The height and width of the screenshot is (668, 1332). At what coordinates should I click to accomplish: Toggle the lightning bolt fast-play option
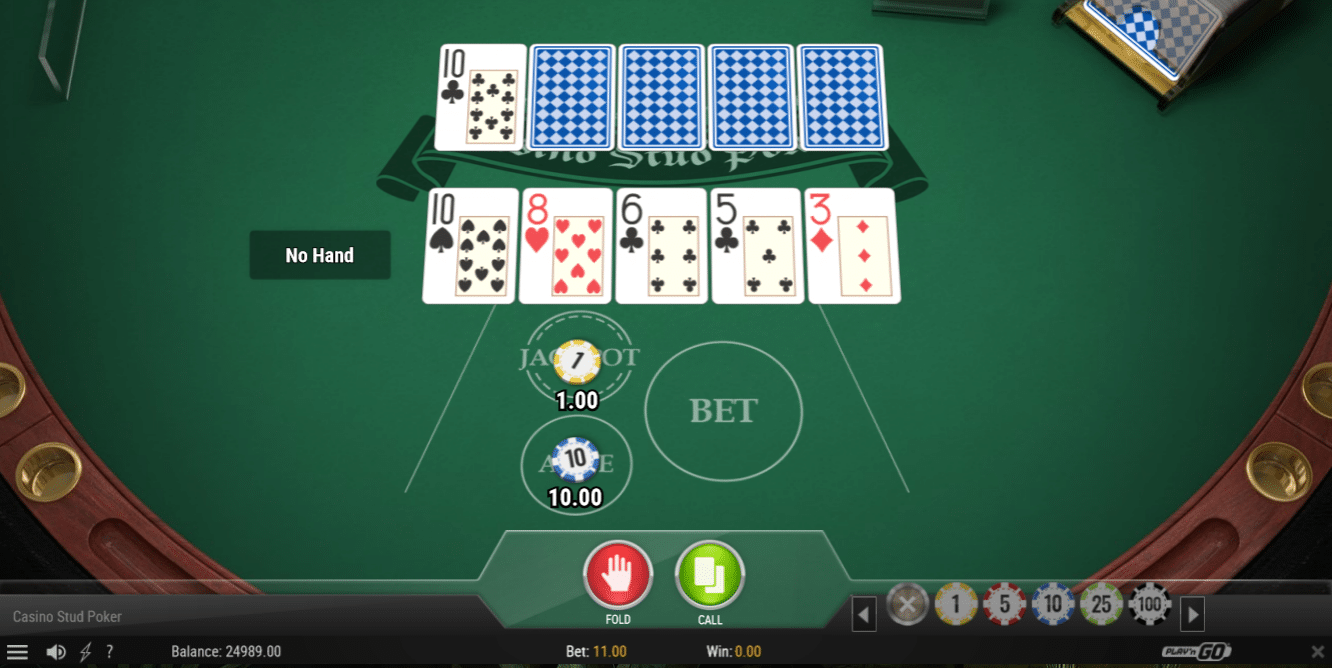pos(85,652)
